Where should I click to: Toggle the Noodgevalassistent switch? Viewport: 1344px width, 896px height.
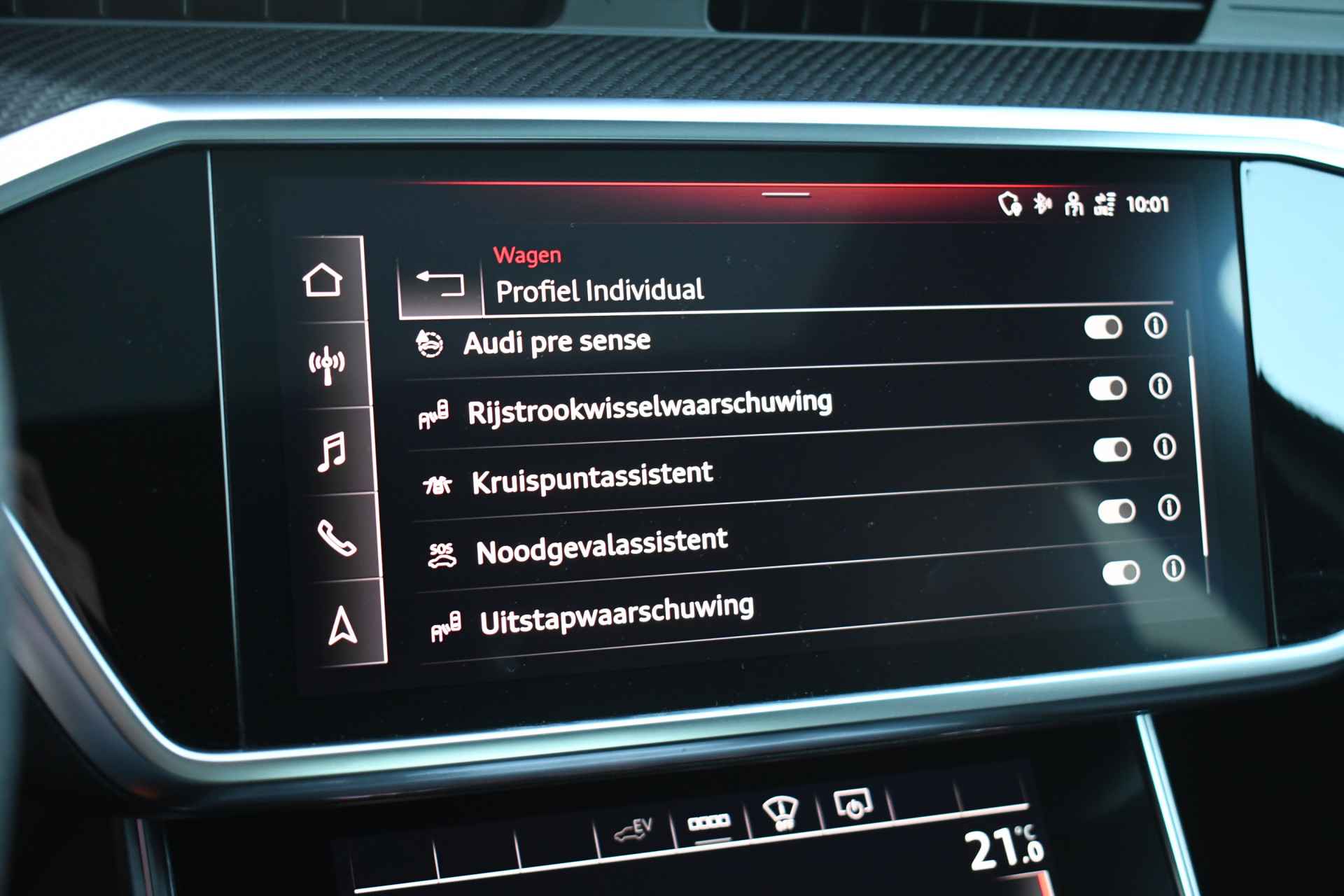[x=1116, y=511]
